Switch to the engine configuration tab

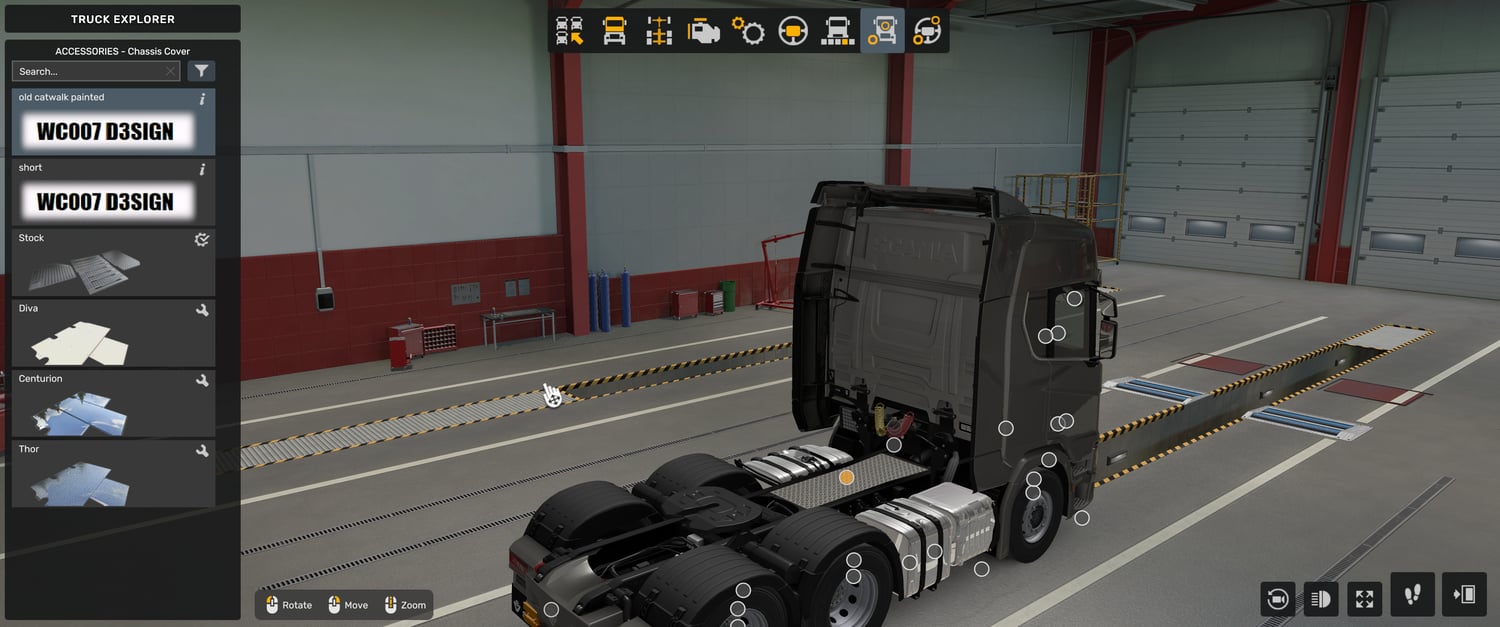click(704, 31)
